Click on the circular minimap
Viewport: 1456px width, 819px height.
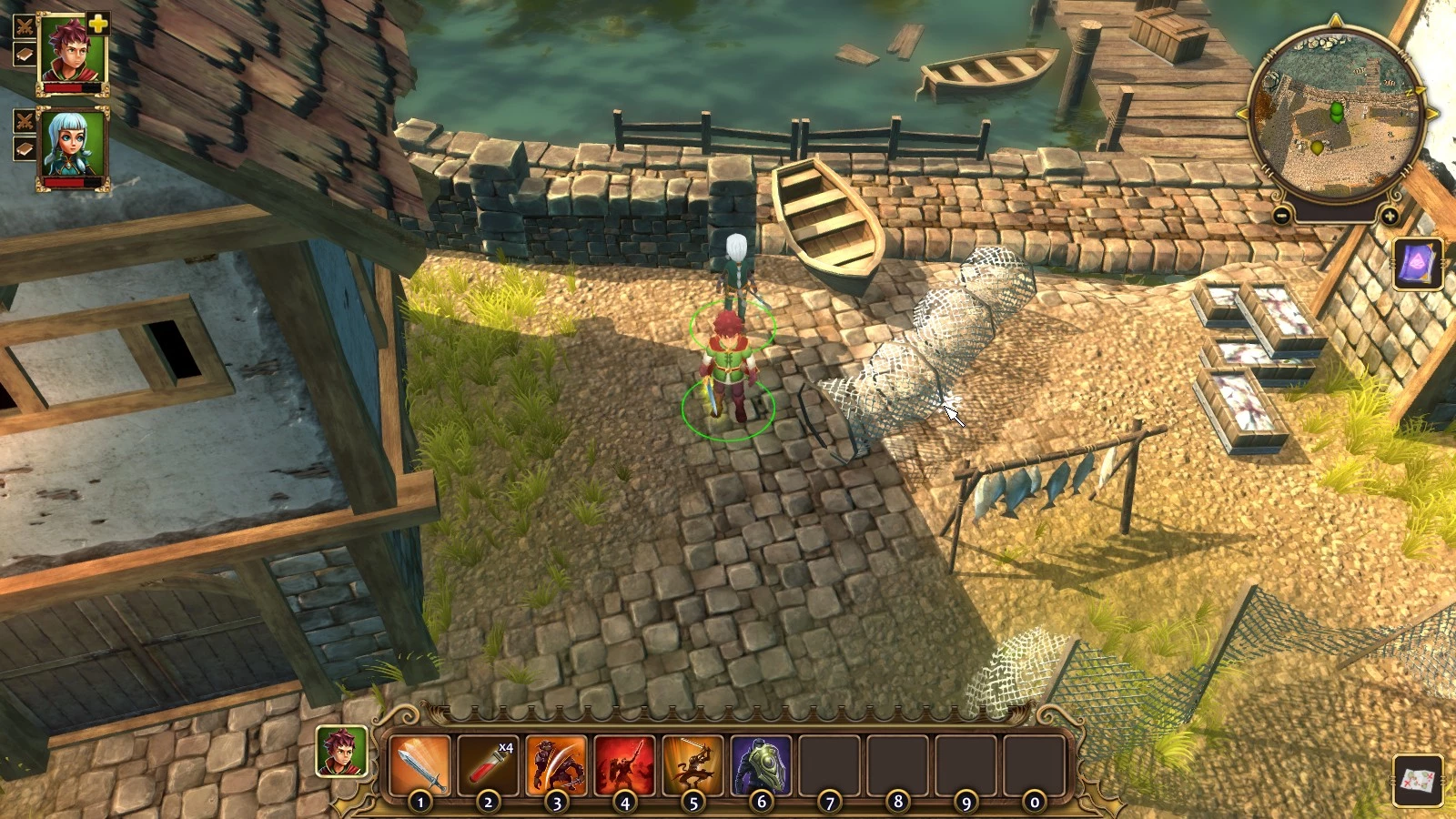click(1335, 116)
